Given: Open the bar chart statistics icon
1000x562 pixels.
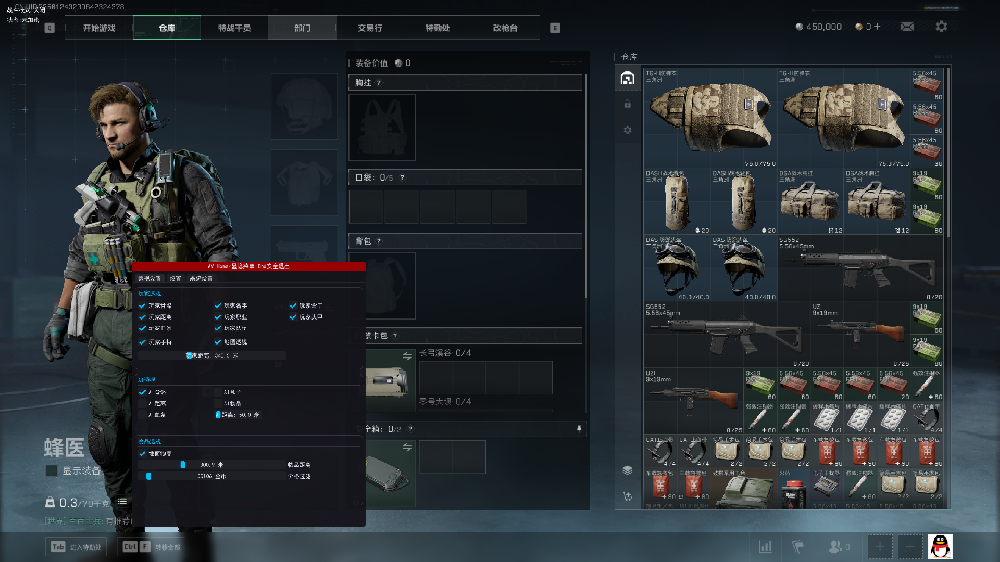Looking at the screenshot, I should point(766,547).
